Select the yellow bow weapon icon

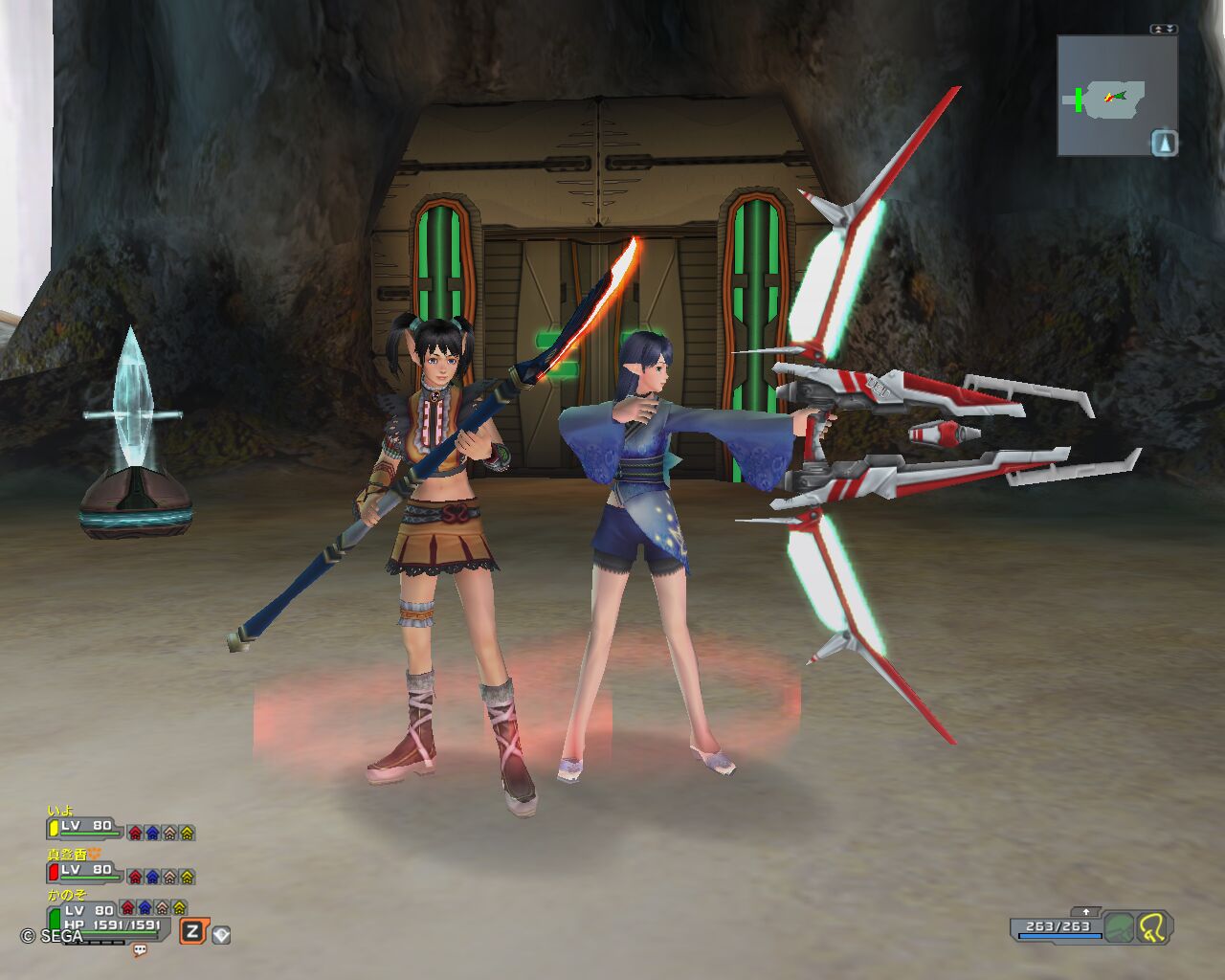tap(1152, 927)
